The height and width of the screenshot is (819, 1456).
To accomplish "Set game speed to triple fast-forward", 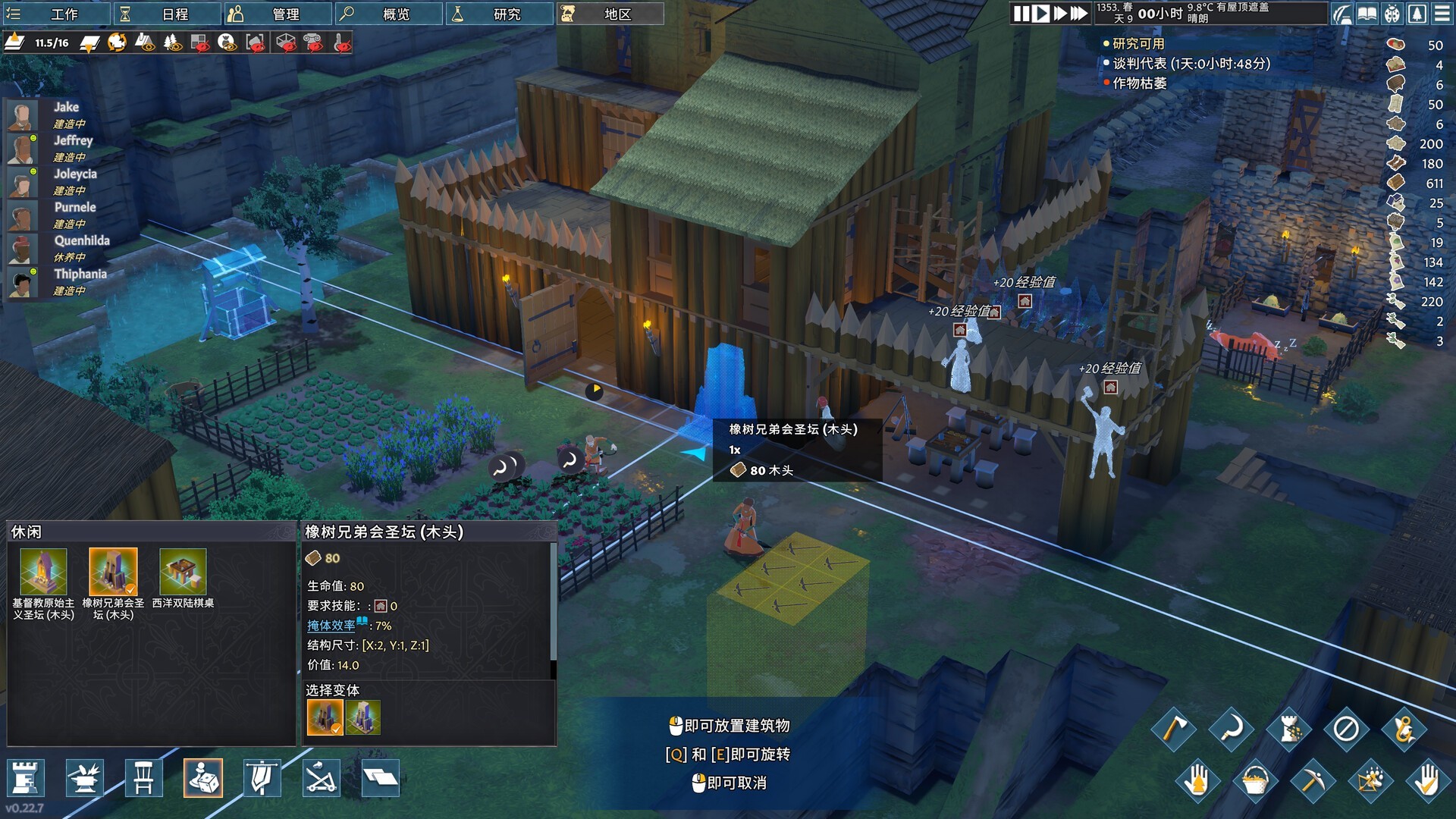I will (1078, 14).
